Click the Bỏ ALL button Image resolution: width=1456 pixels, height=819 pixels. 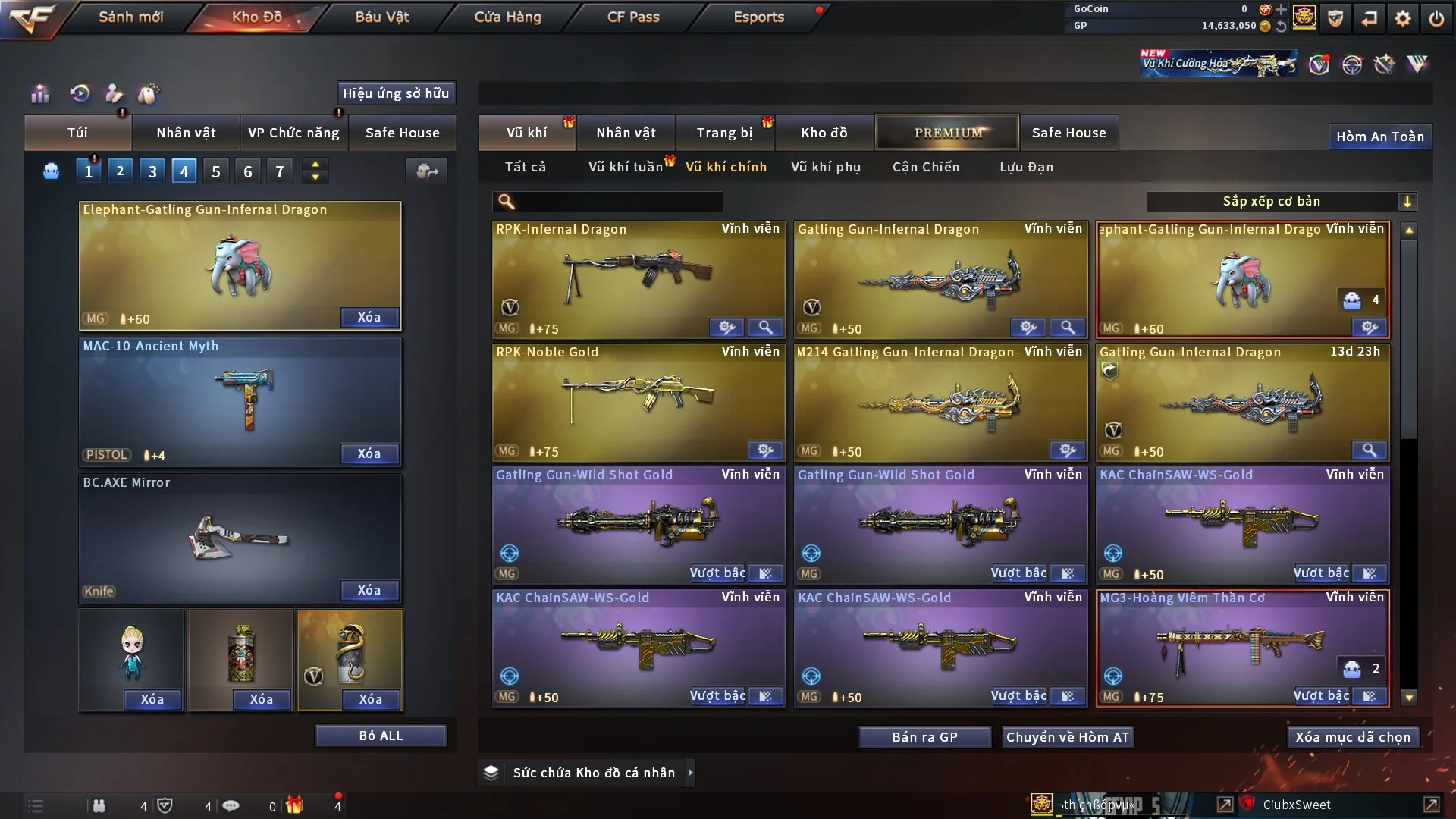(381, 736)
